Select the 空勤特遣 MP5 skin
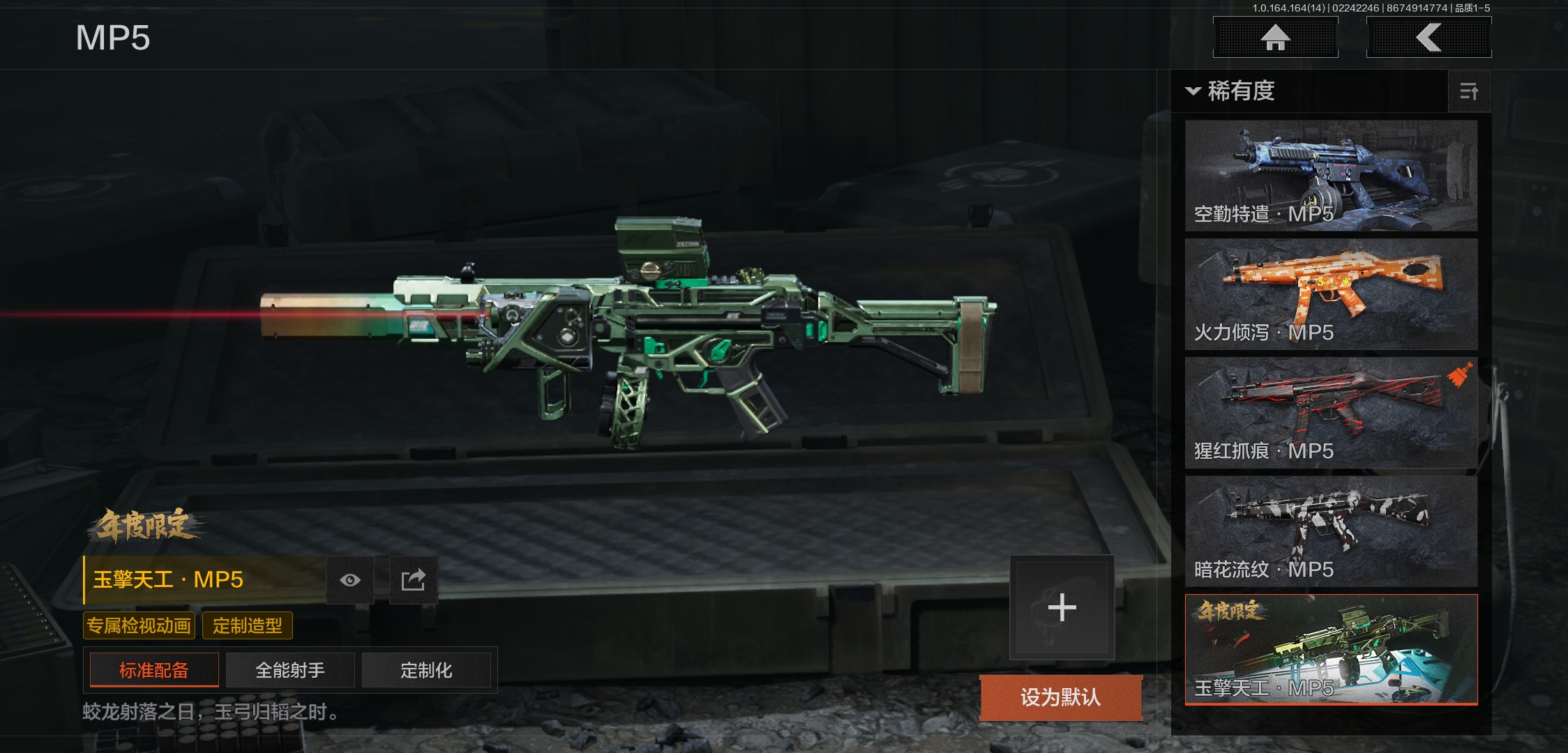The image size is (1568, 753). 1331,176
